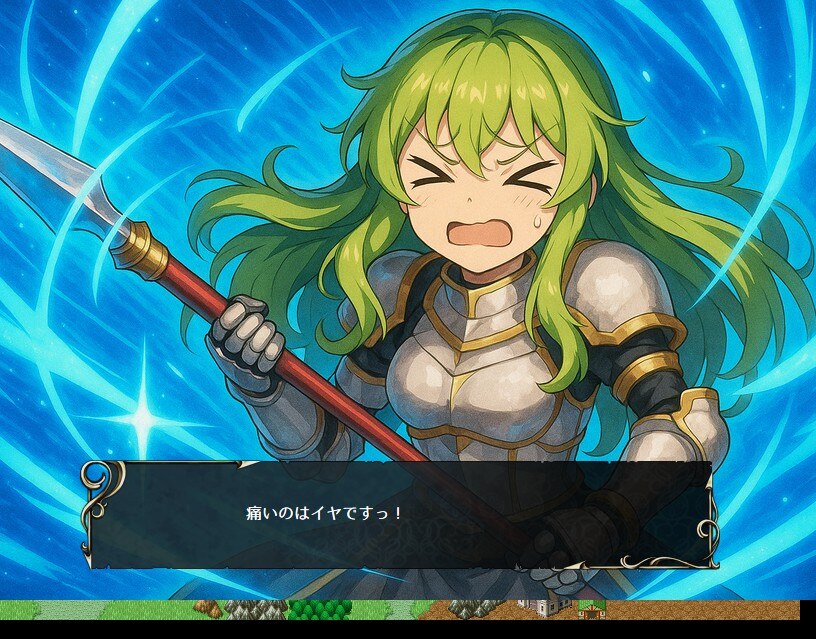Advance the dialogue box reading 痛いのはイヤですっ！

(400, 514)
